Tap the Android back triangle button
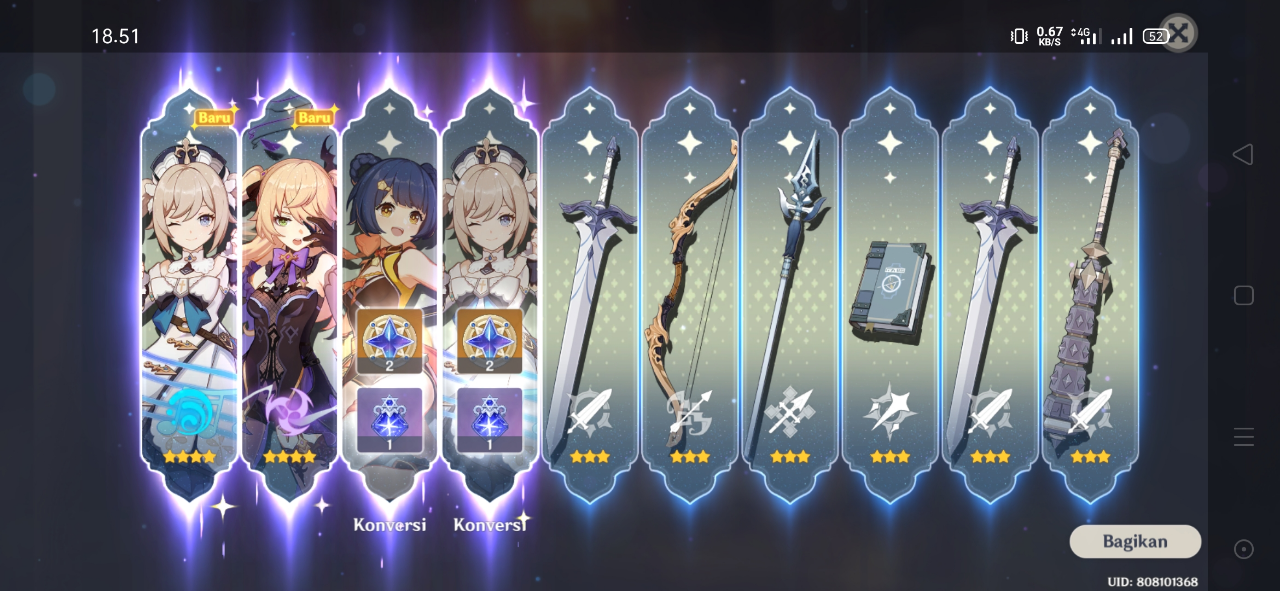Viewport: 1280px width, 591px height. pyautogui.click(x=1243, y=154)
